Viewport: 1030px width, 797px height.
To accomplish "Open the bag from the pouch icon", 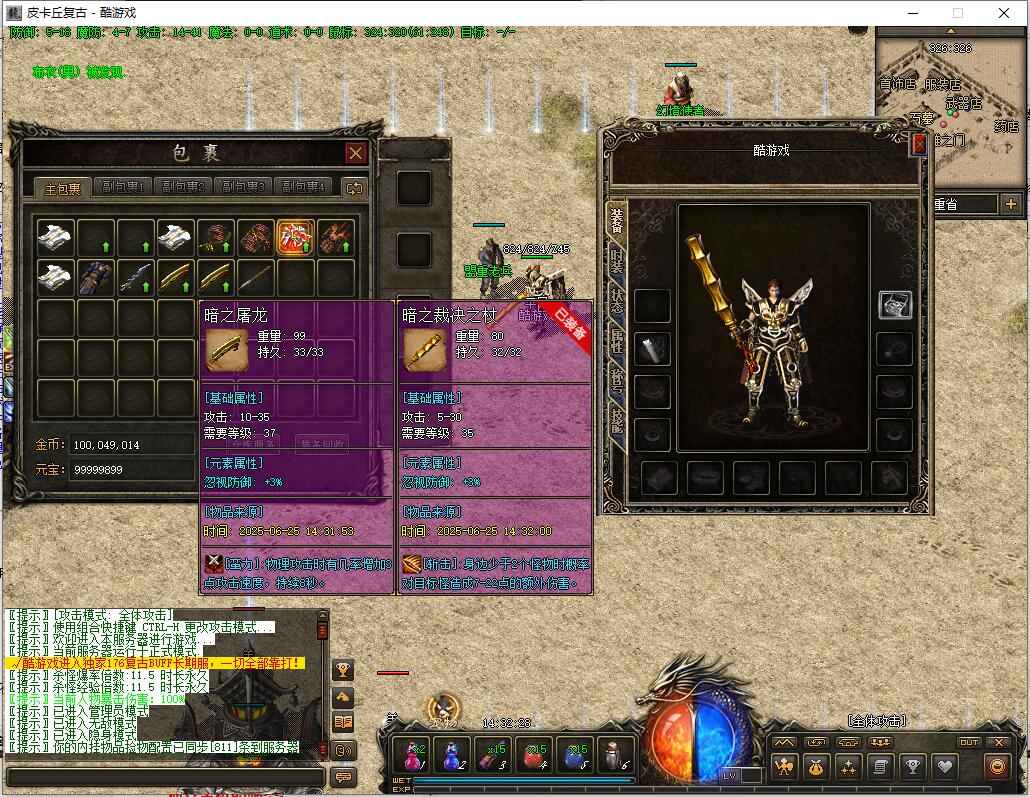I will tap(817, 767).
